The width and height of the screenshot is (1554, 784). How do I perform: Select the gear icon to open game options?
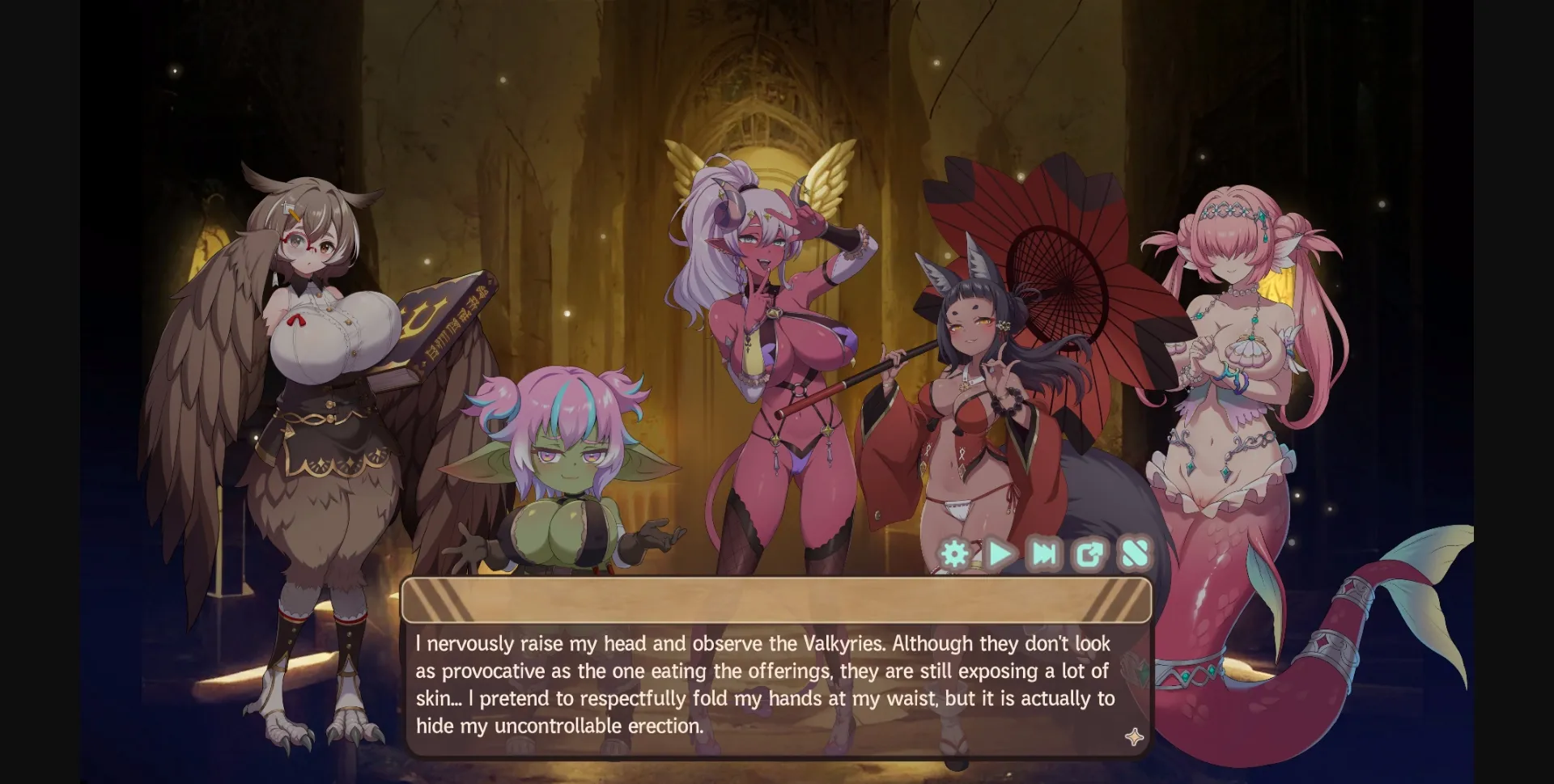point(955,554)
